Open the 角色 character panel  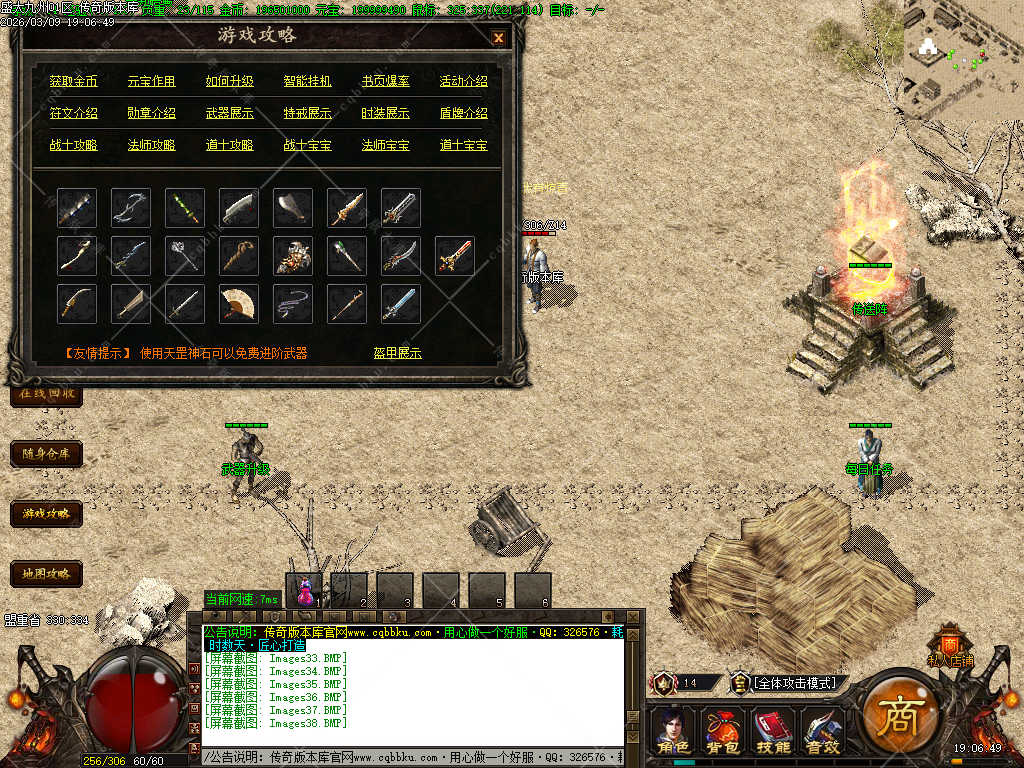673,730
